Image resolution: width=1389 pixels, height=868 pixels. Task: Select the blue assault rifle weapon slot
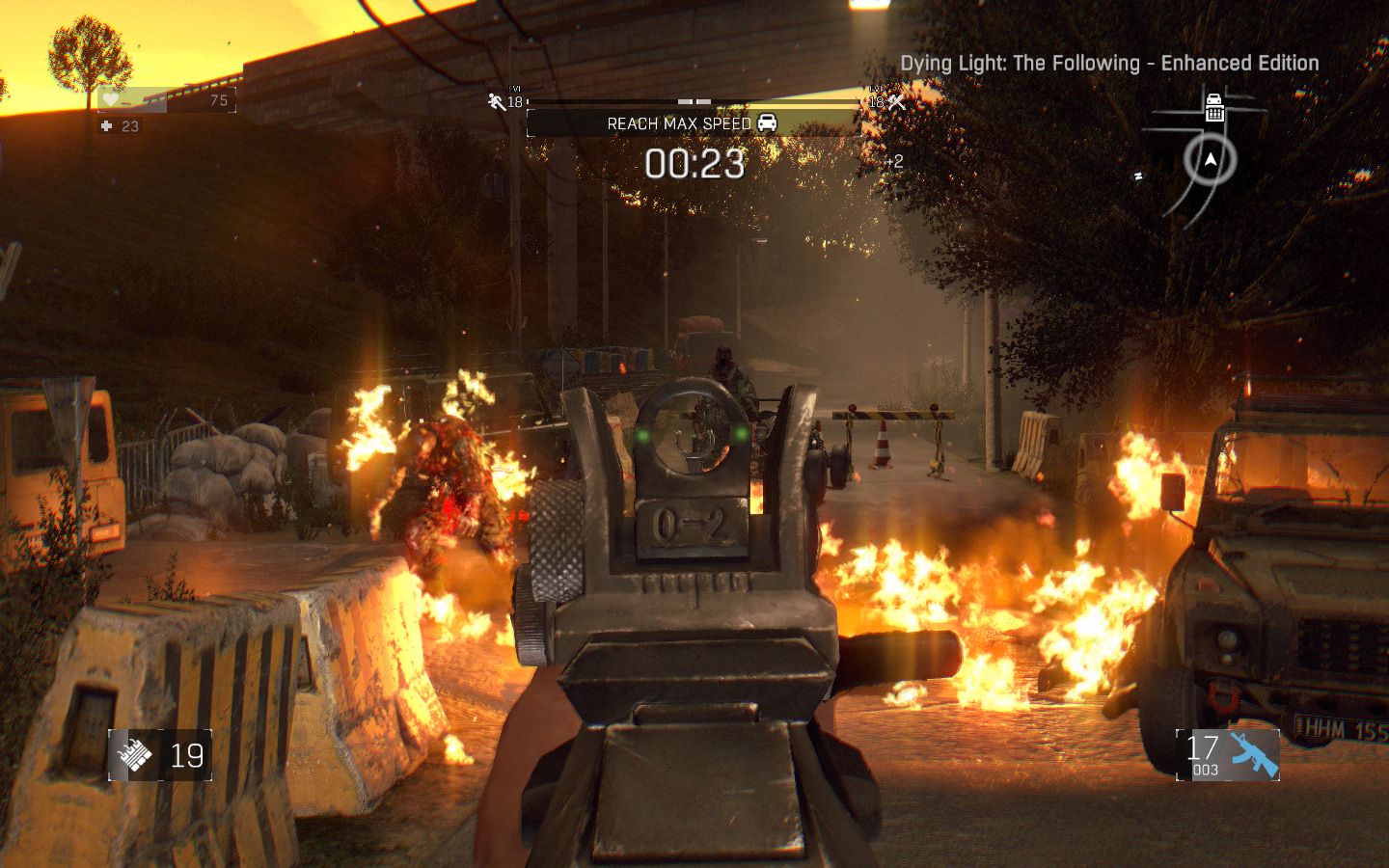pos(1253,754)
